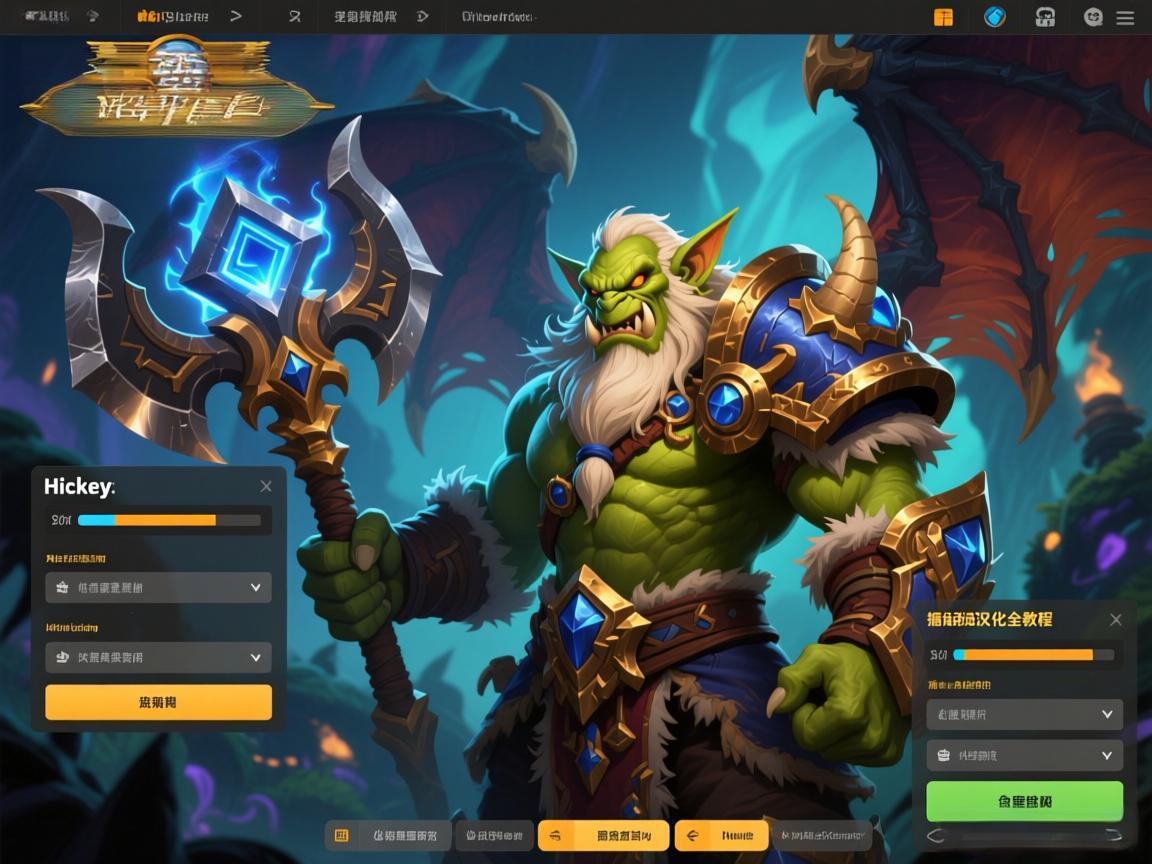Expand the second dropdown in the Hickey panel

158,657
